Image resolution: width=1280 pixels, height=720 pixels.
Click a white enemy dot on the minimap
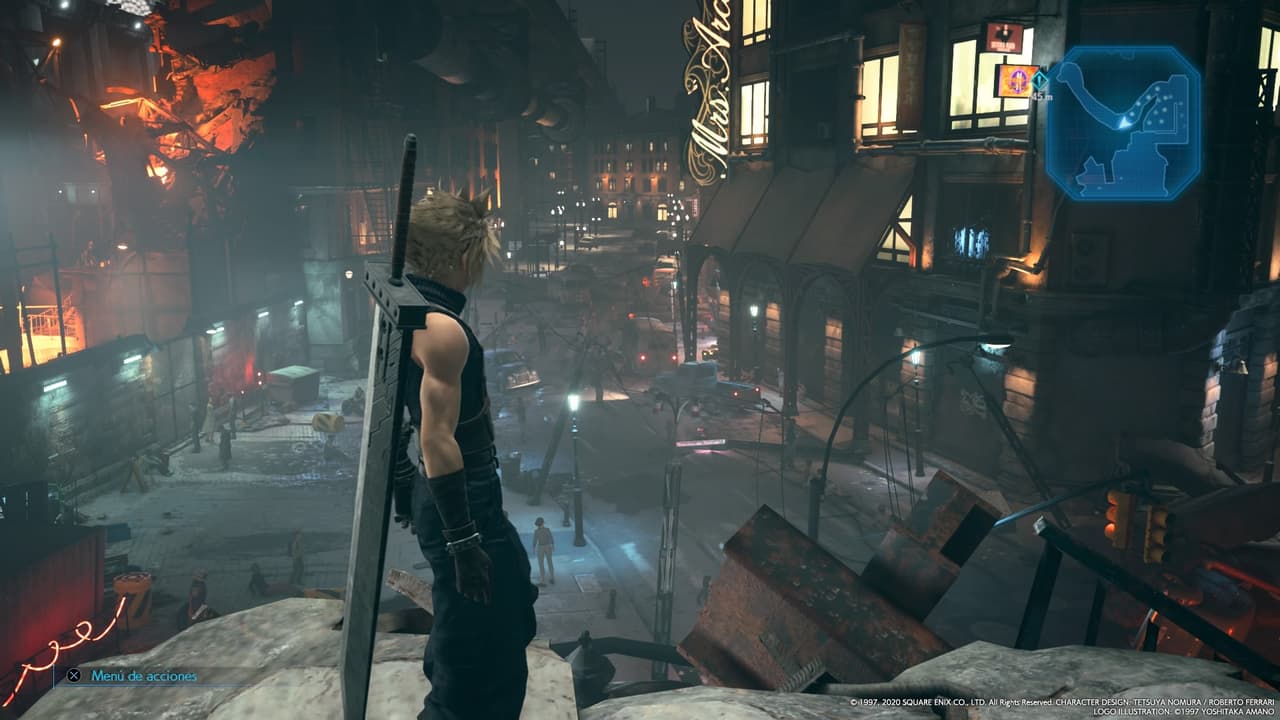point(1156,87)
